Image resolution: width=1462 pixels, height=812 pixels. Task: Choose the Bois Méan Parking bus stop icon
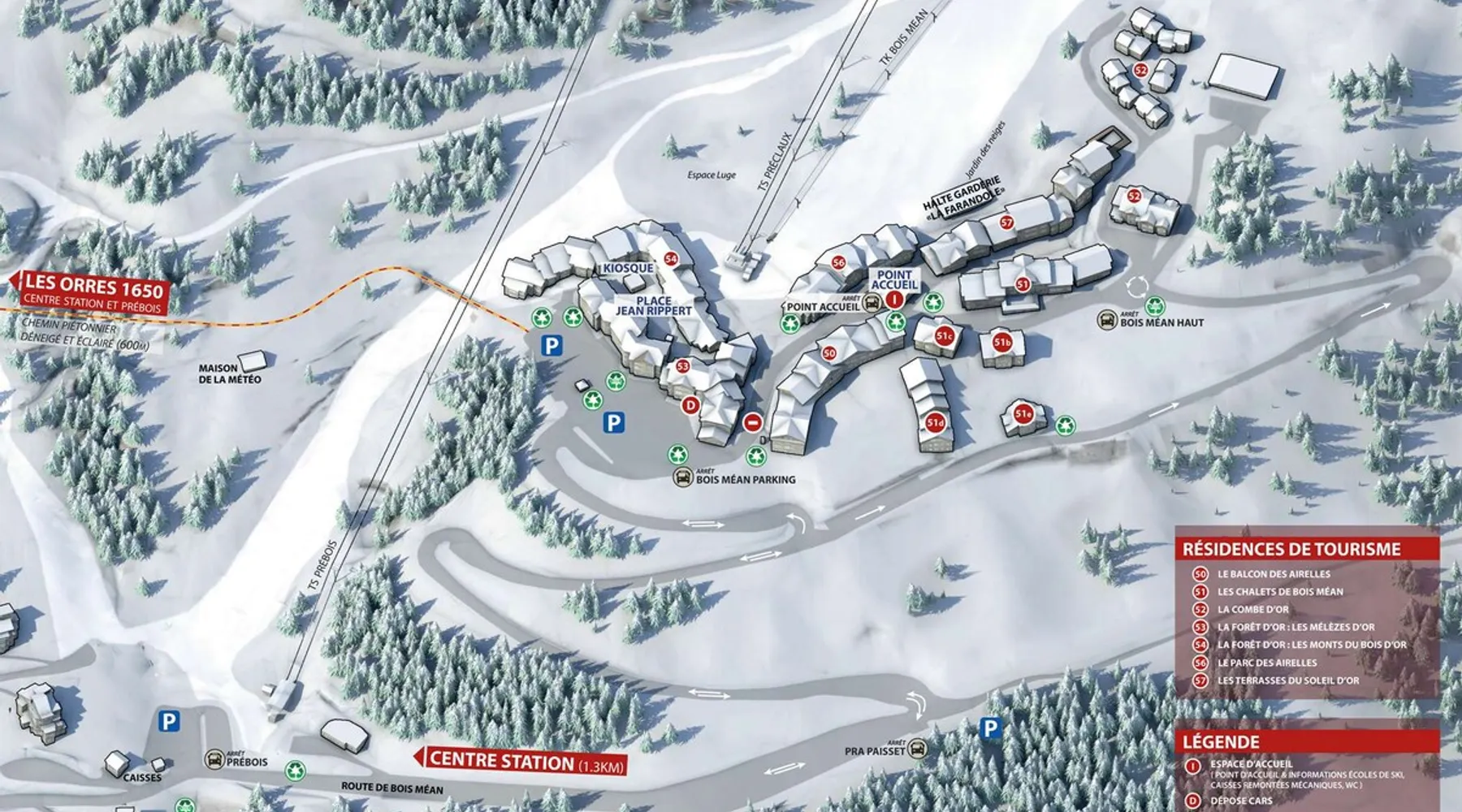683,477
